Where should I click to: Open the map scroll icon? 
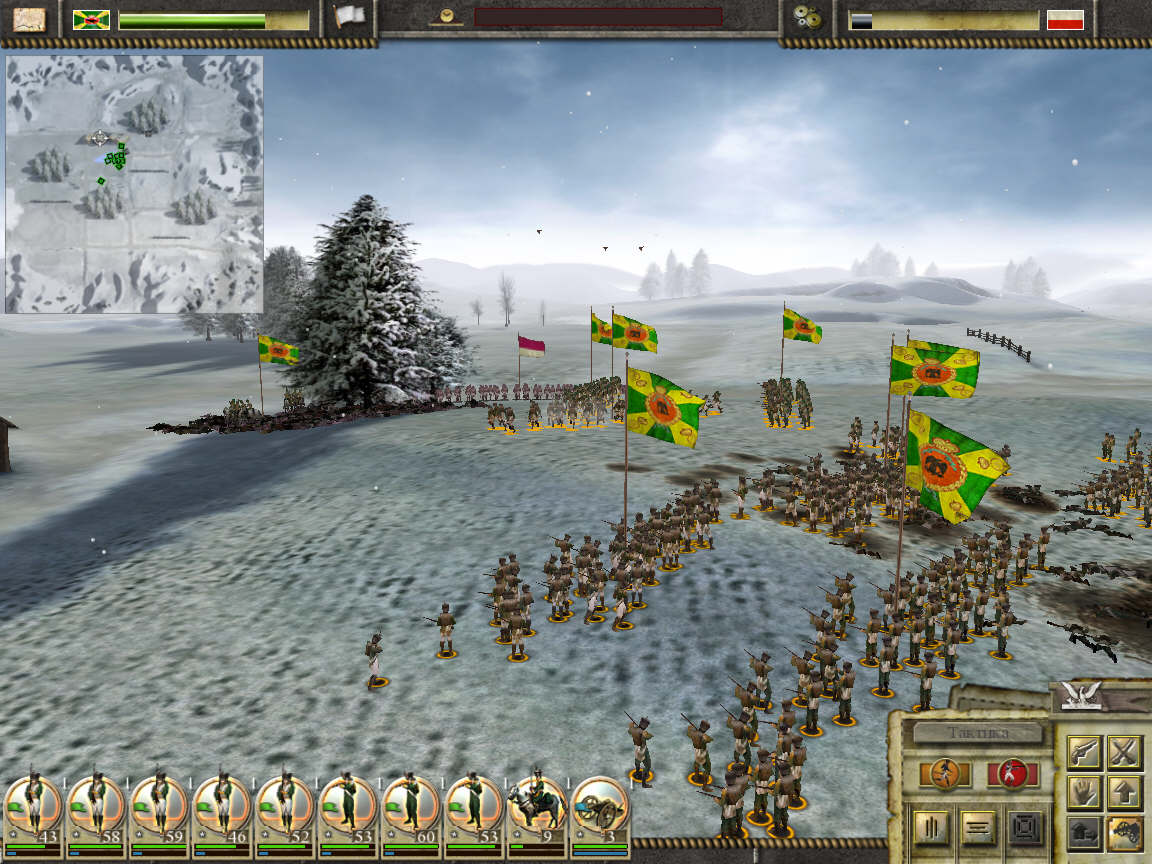click(29, 19)
